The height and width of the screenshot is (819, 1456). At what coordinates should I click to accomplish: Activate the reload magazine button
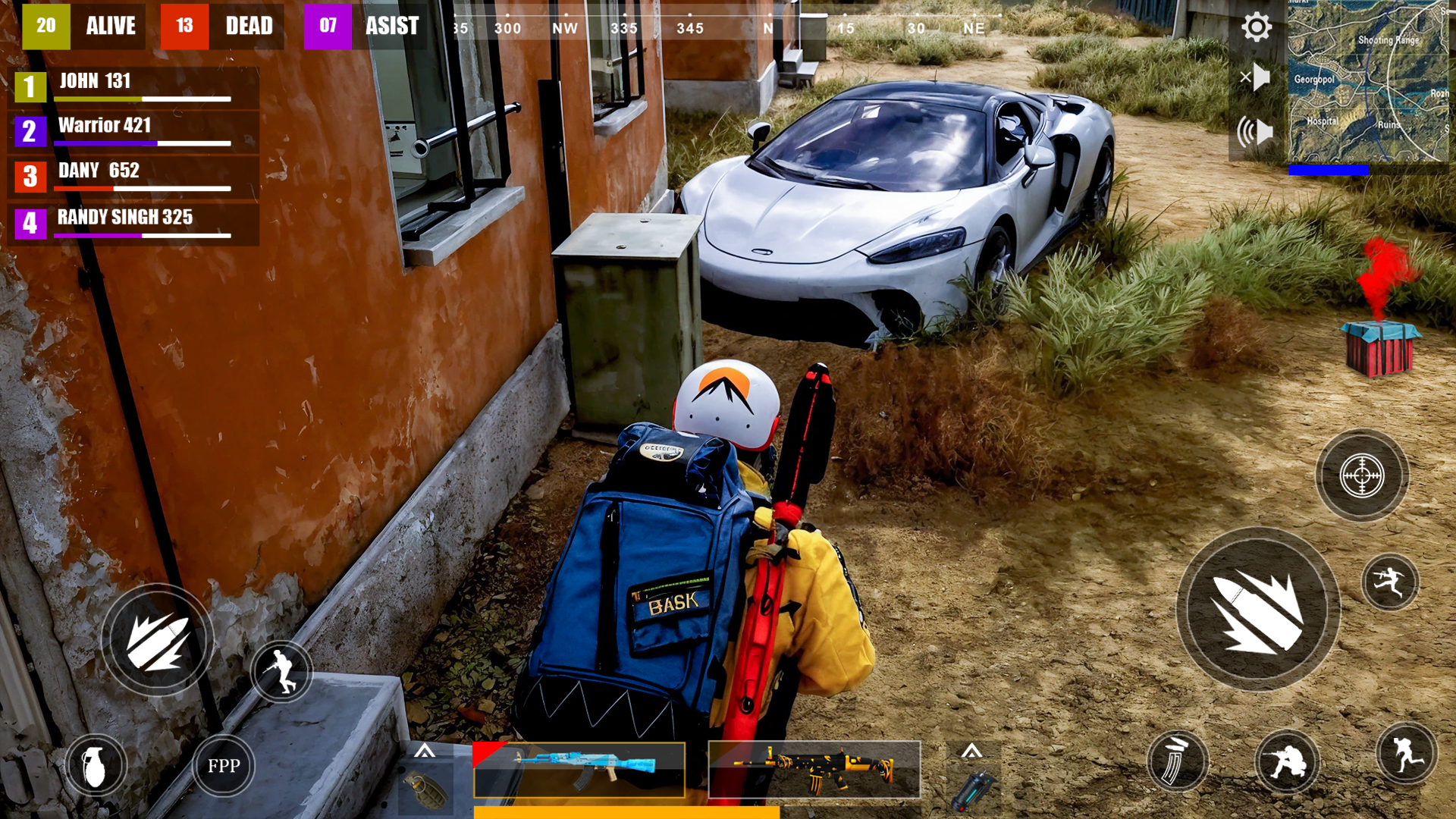coord(1177,761)
